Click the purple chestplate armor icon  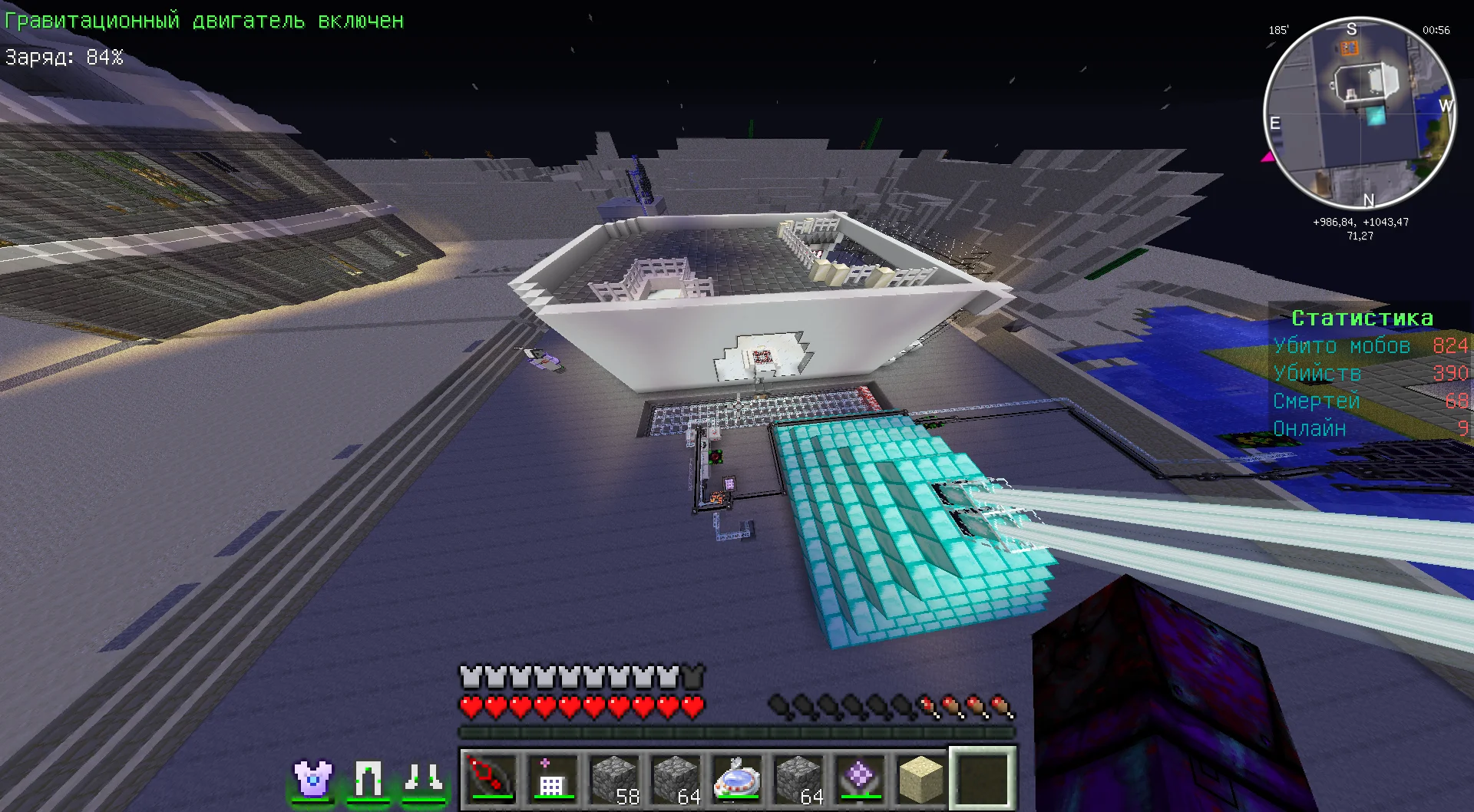coord(313,779)
